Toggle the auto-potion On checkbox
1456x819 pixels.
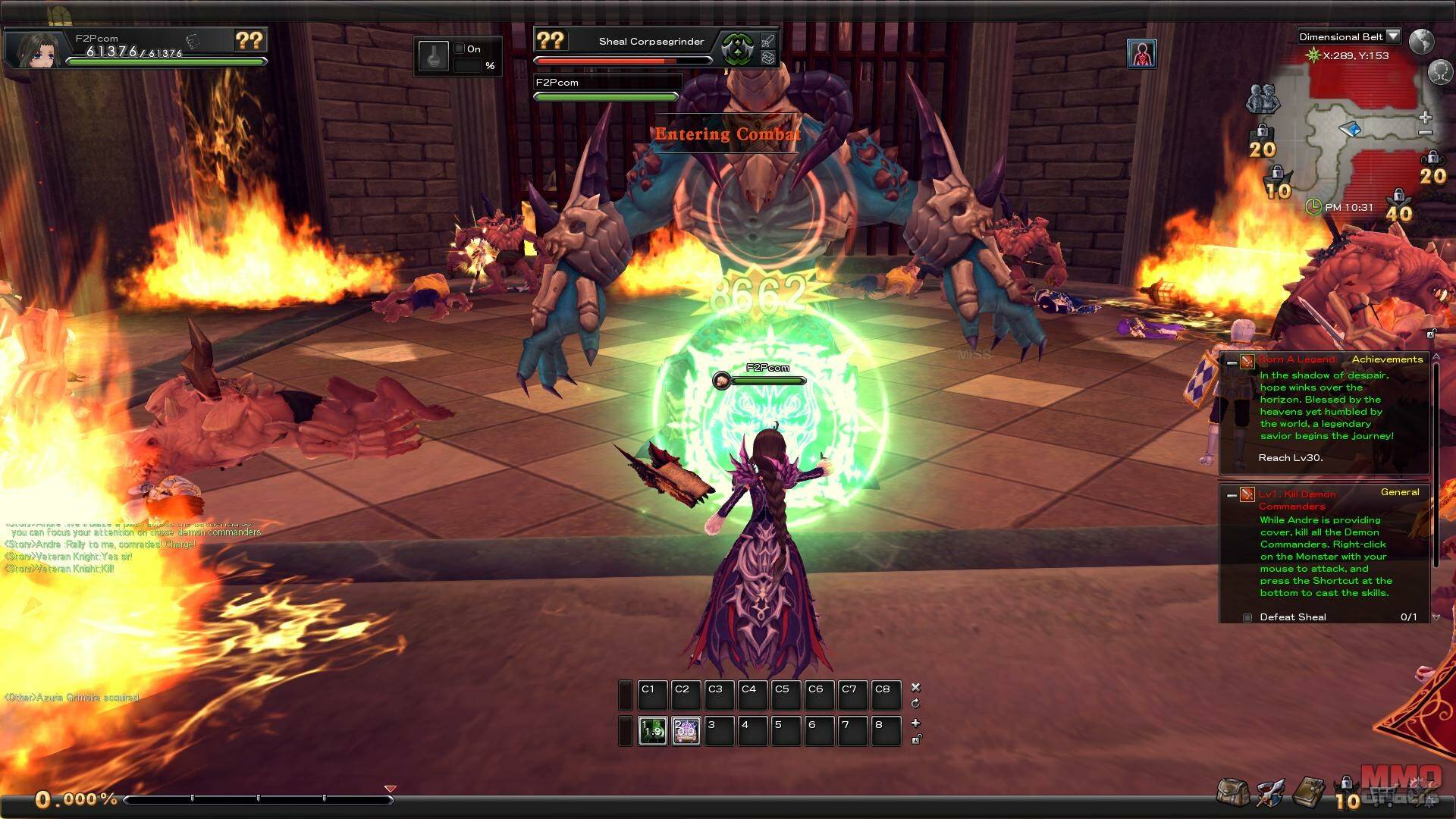click(459, 49)
